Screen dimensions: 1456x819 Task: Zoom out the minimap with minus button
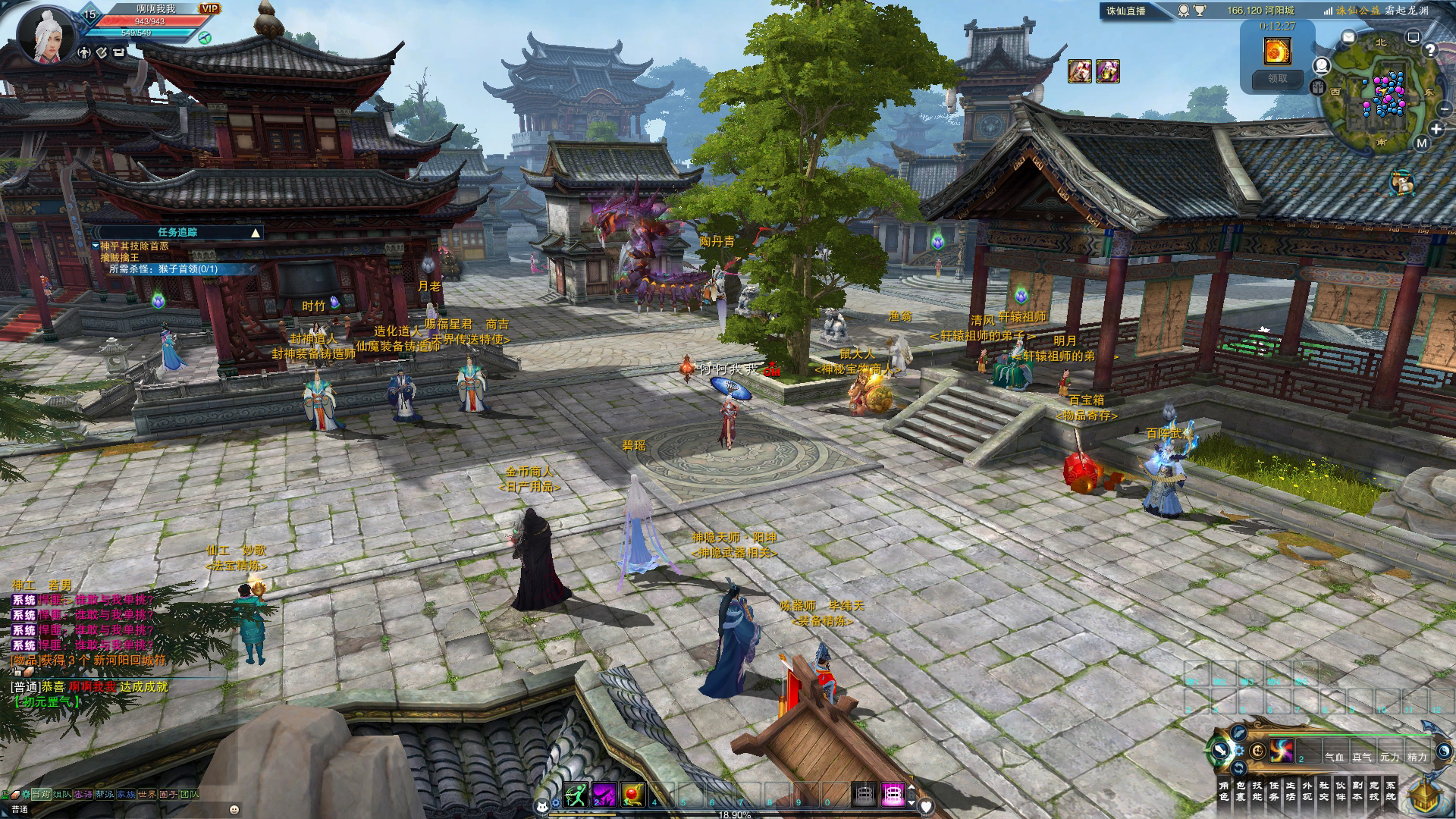(x=1444, y=109)
